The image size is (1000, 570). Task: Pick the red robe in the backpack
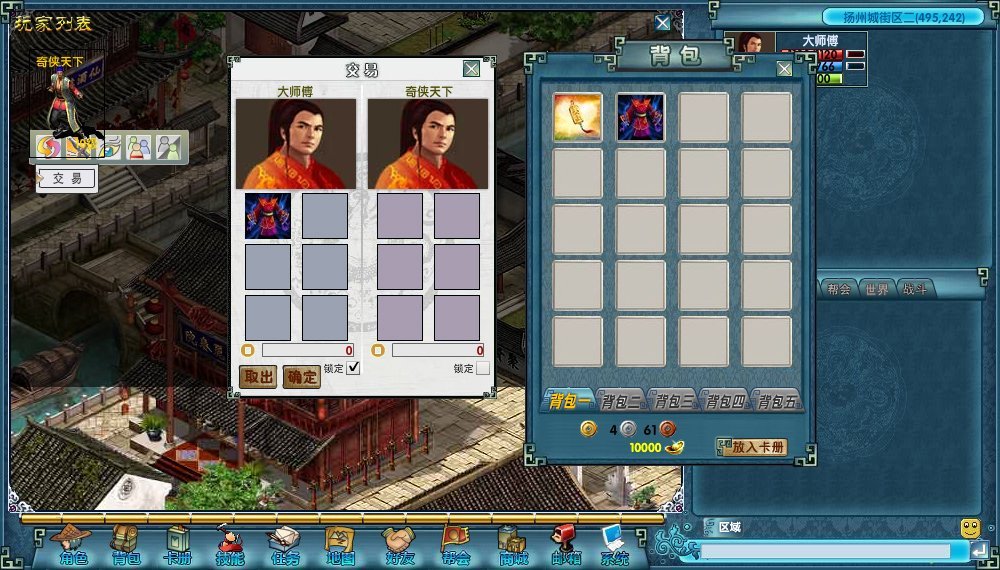pos(641,118)
